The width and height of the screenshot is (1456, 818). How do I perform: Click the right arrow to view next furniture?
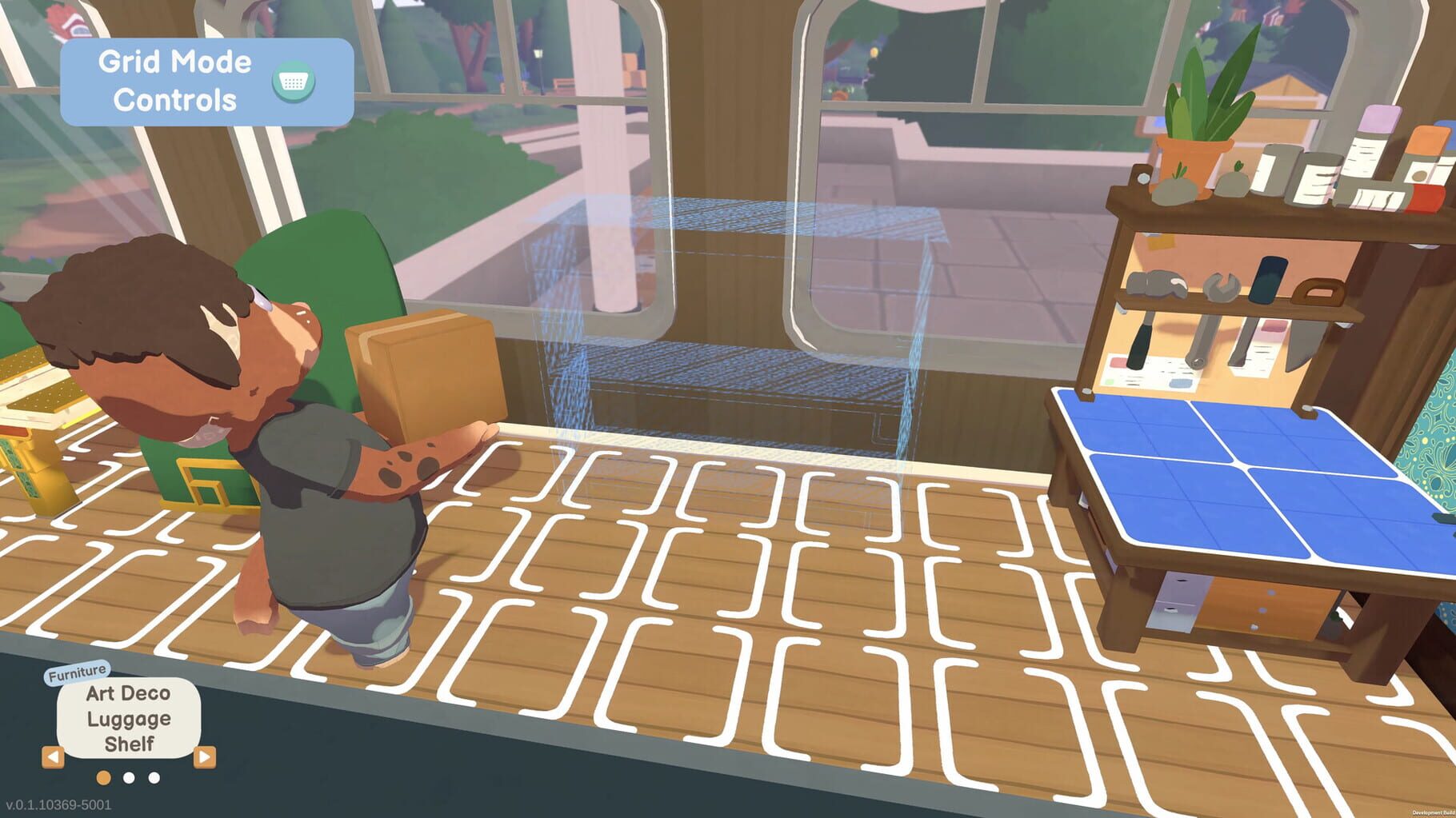click(x=204, y=756)
